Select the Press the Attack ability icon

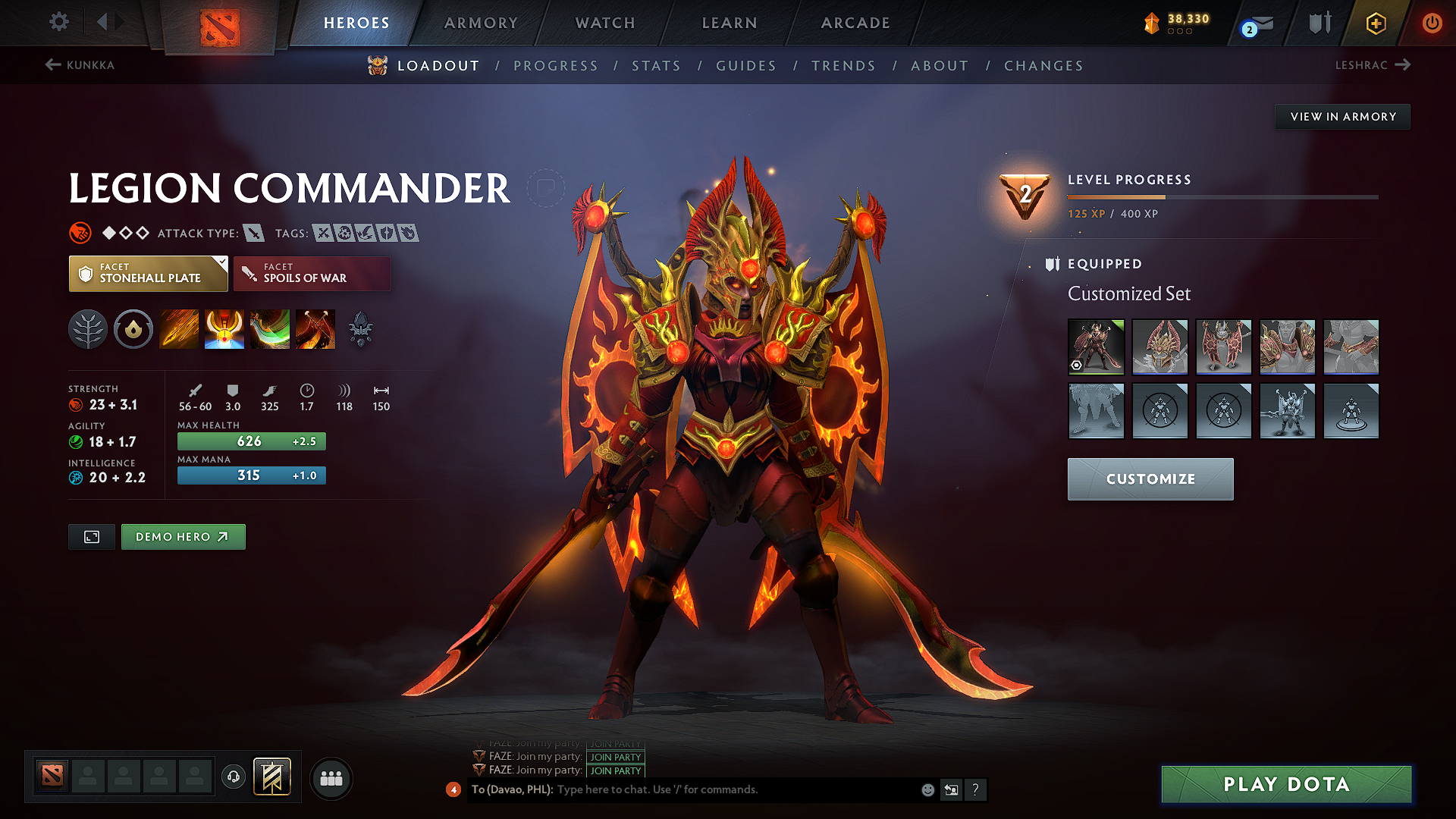pyautogui.click(x=224, y=328)
